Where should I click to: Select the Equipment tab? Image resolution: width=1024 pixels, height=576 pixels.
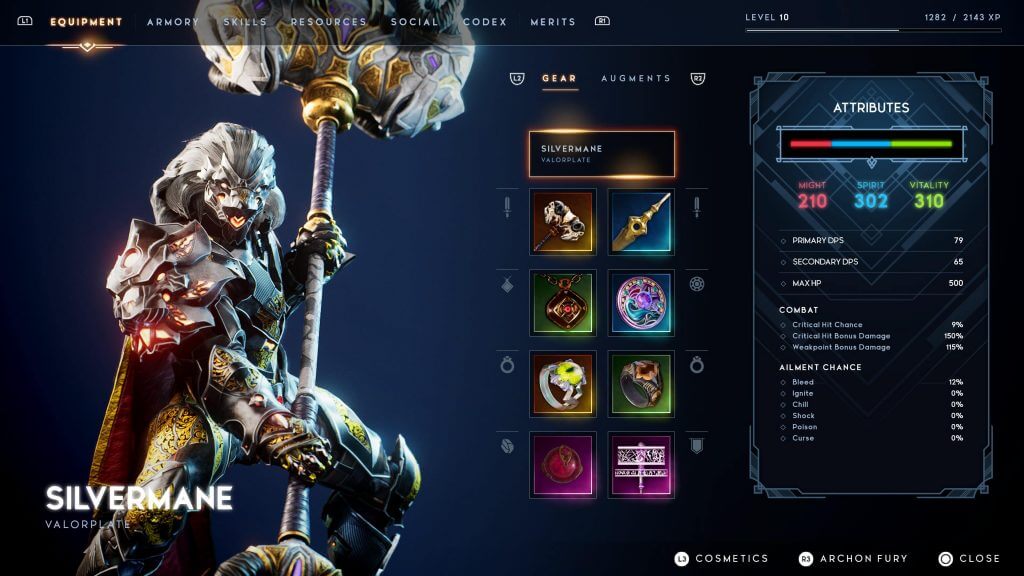(86, 22)
